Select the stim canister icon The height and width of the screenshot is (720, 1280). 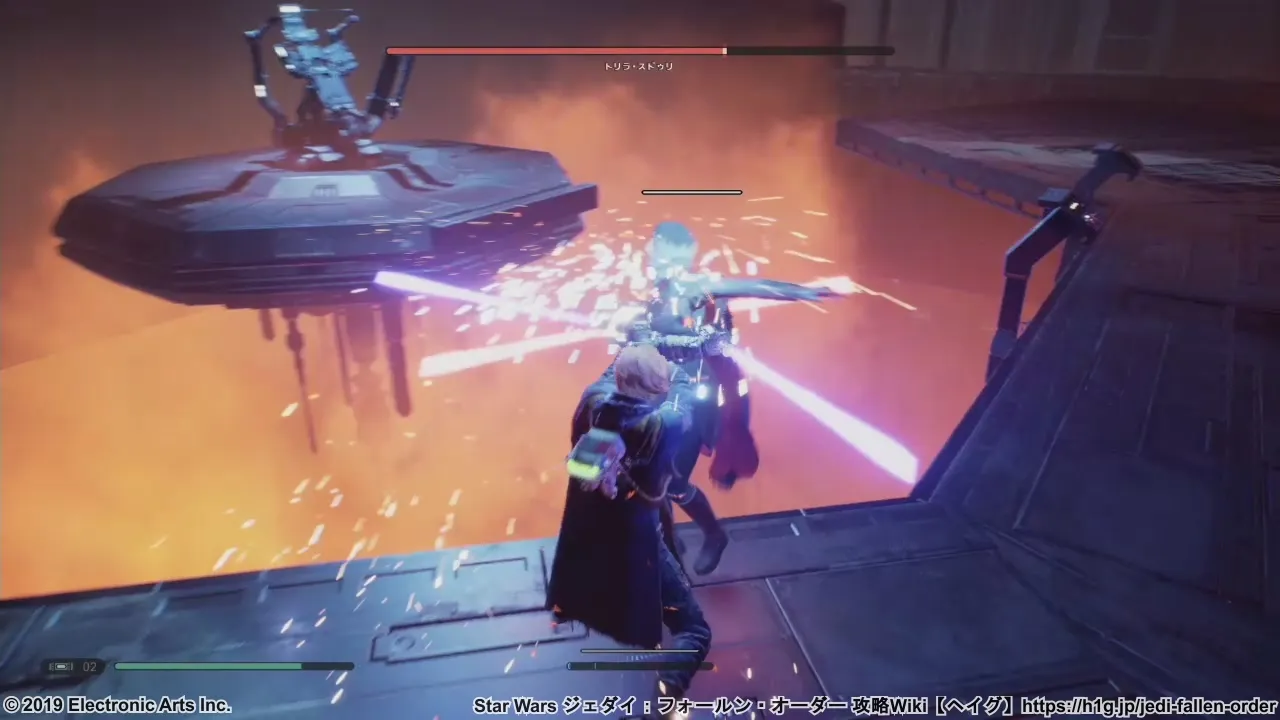[x=61, y=666]
